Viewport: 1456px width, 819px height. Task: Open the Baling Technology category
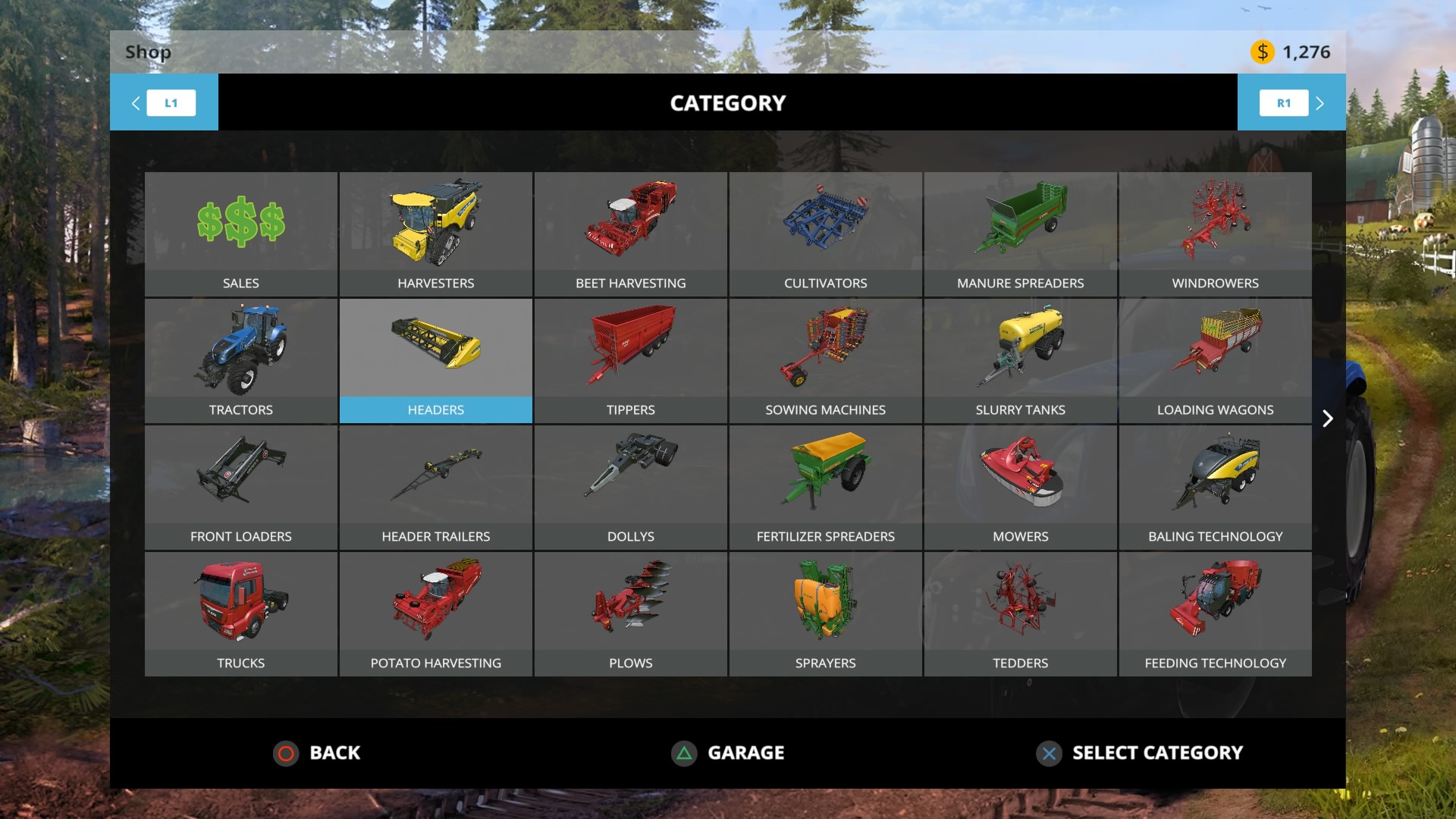[x=1215, y=485]
